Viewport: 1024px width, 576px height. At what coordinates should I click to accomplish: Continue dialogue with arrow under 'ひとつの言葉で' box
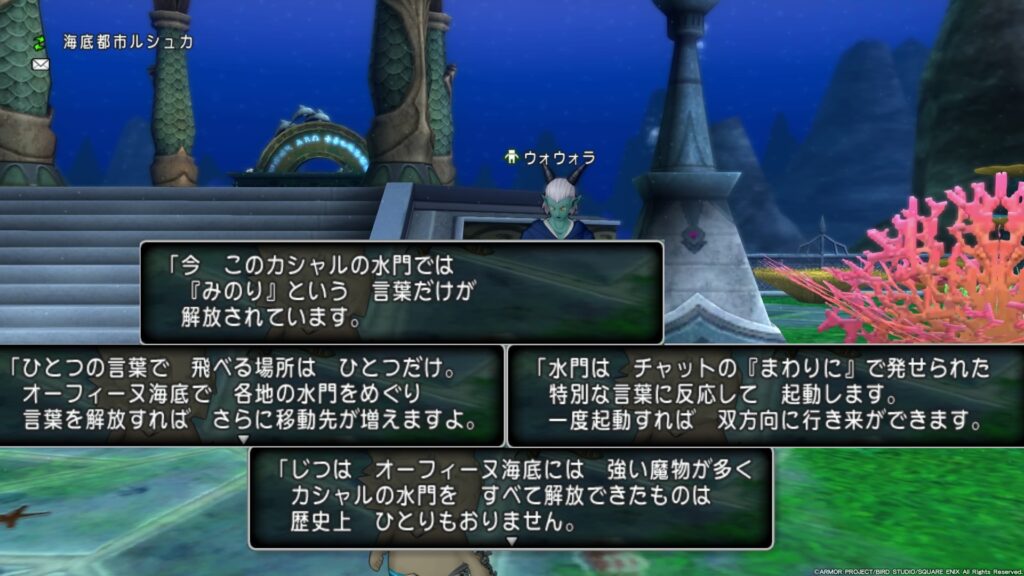[x=242, y=439]
